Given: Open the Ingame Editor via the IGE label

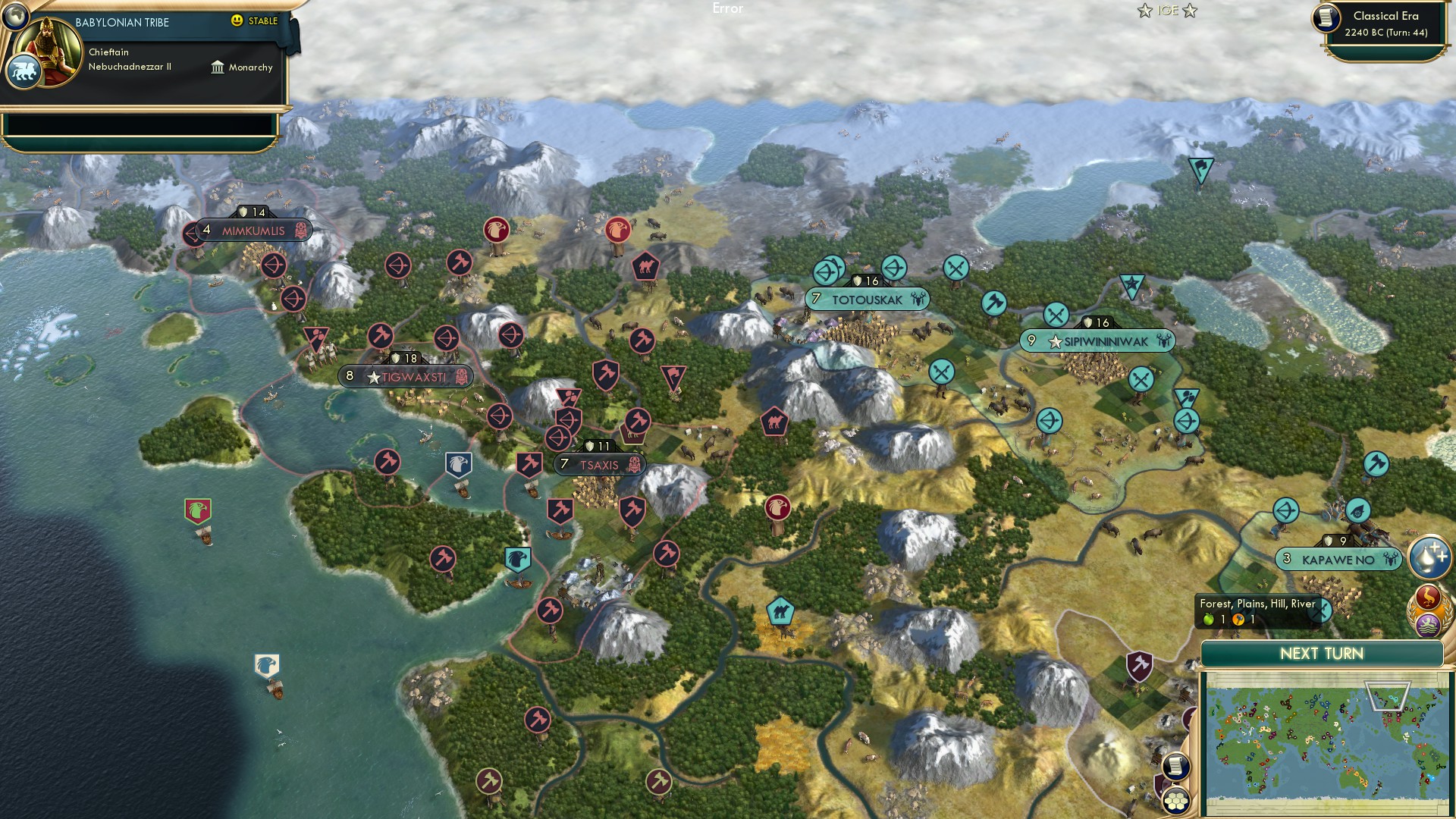Looking at the screenshot, I should [x=1168, y=11].
